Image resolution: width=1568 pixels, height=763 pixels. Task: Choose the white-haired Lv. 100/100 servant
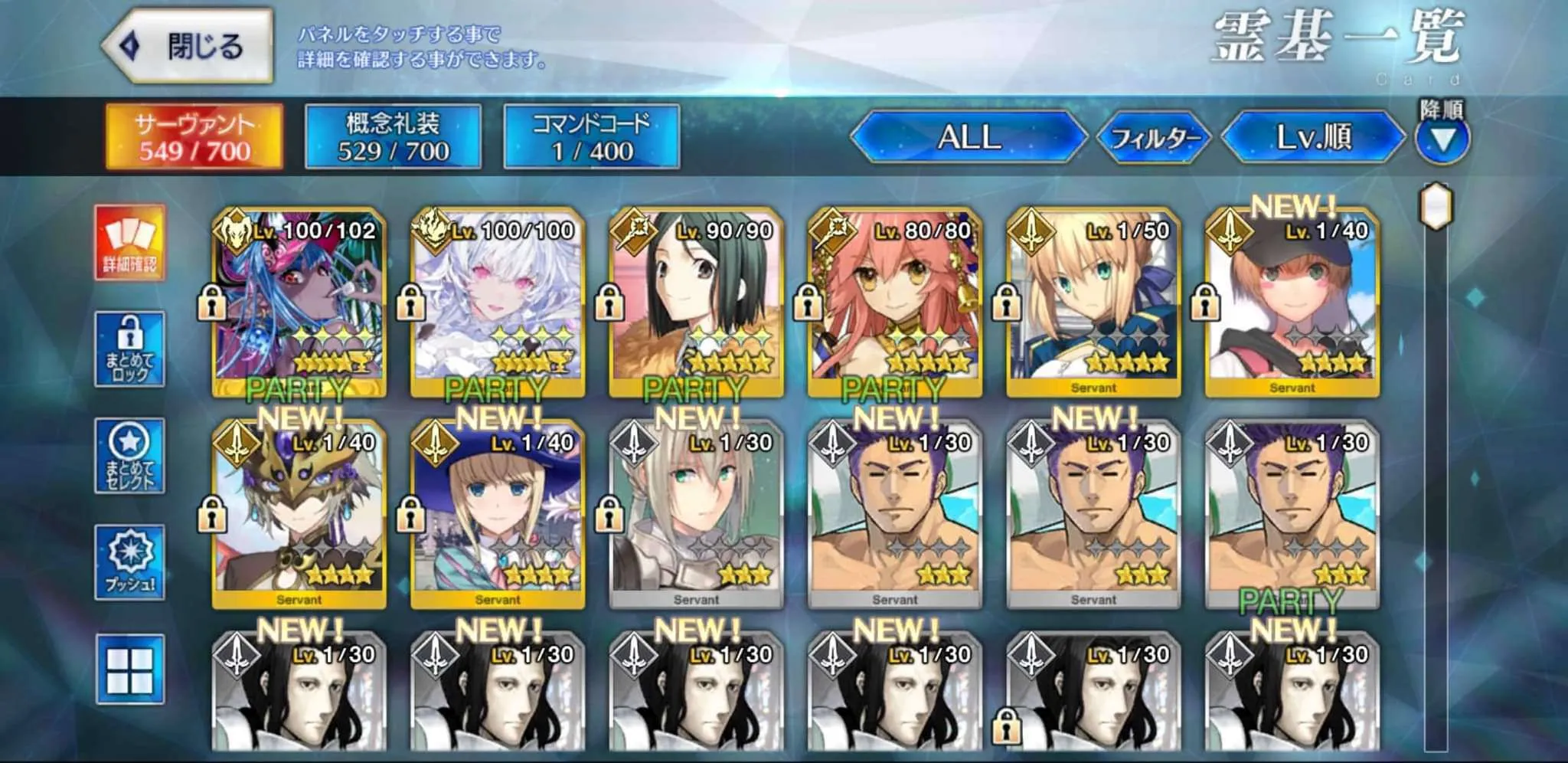[498, 302]
